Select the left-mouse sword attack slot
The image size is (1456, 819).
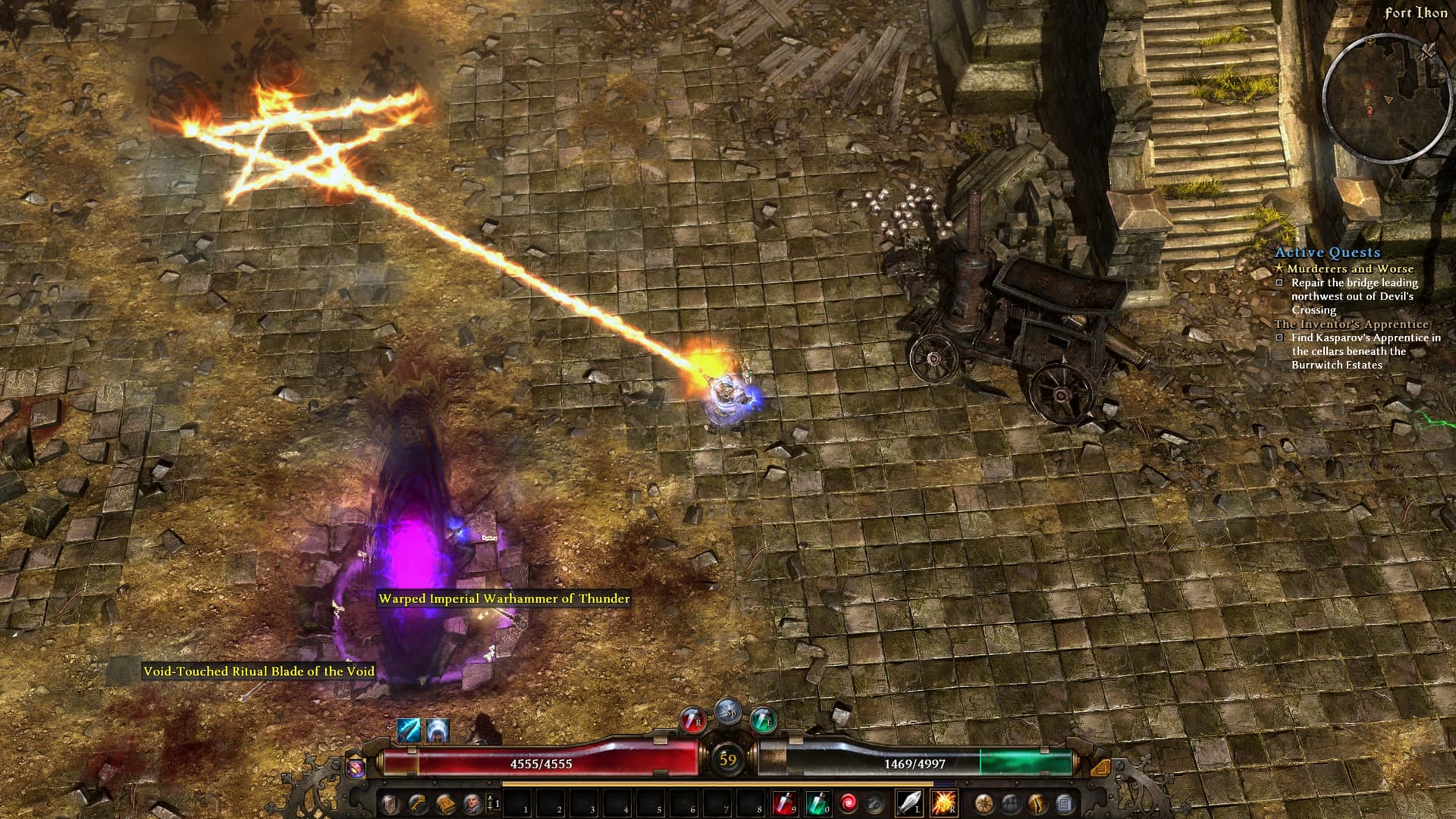point(909,802)
